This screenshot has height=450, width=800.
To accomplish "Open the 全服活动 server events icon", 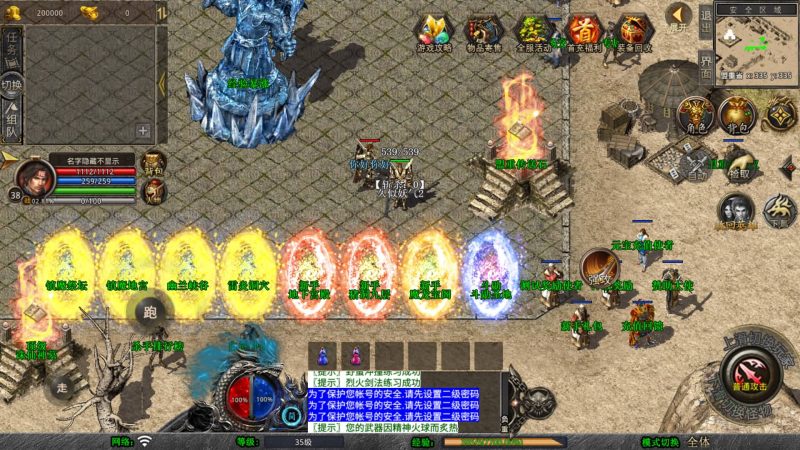I will pyautogui.click(x=534, y=31).
